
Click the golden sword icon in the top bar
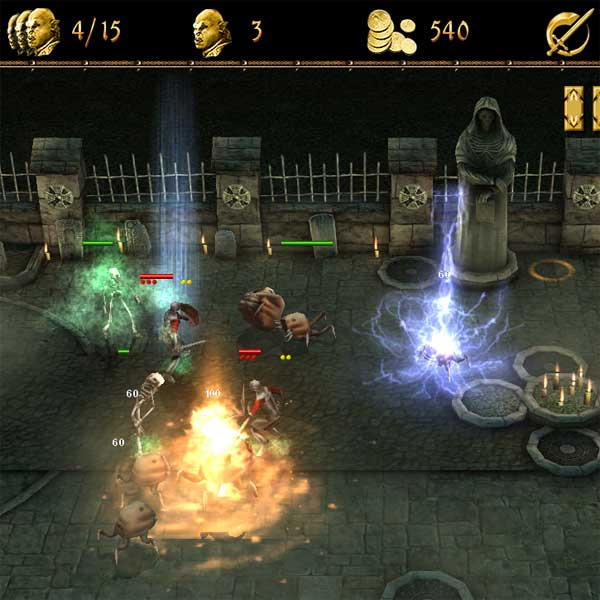[x=567, y=32]
